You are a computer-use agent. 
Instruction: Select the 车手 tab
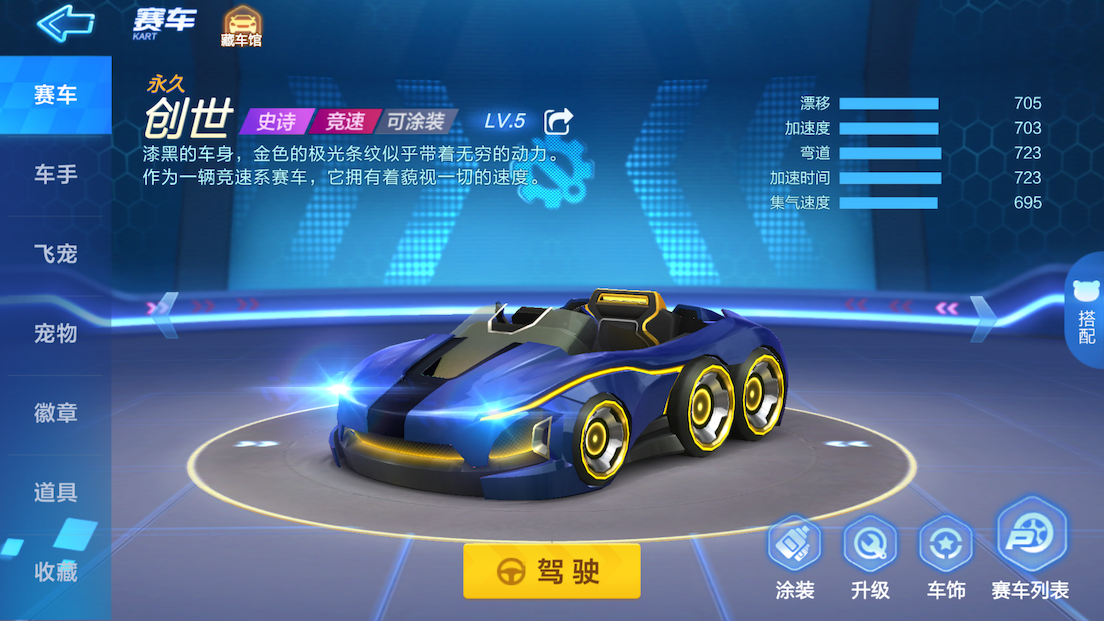[x=55, y=175]
